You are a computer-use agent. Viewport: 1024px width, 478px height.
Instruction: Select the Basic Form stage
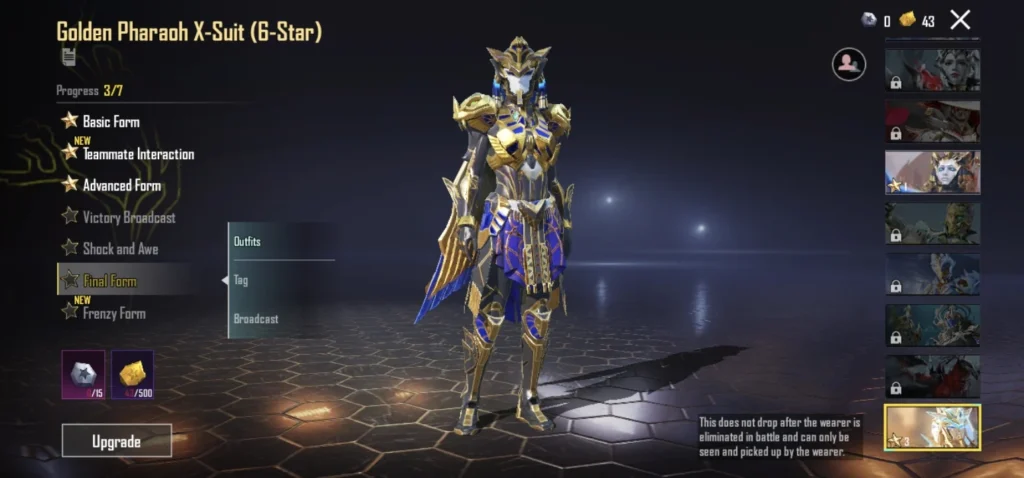(x=110, y=122)
